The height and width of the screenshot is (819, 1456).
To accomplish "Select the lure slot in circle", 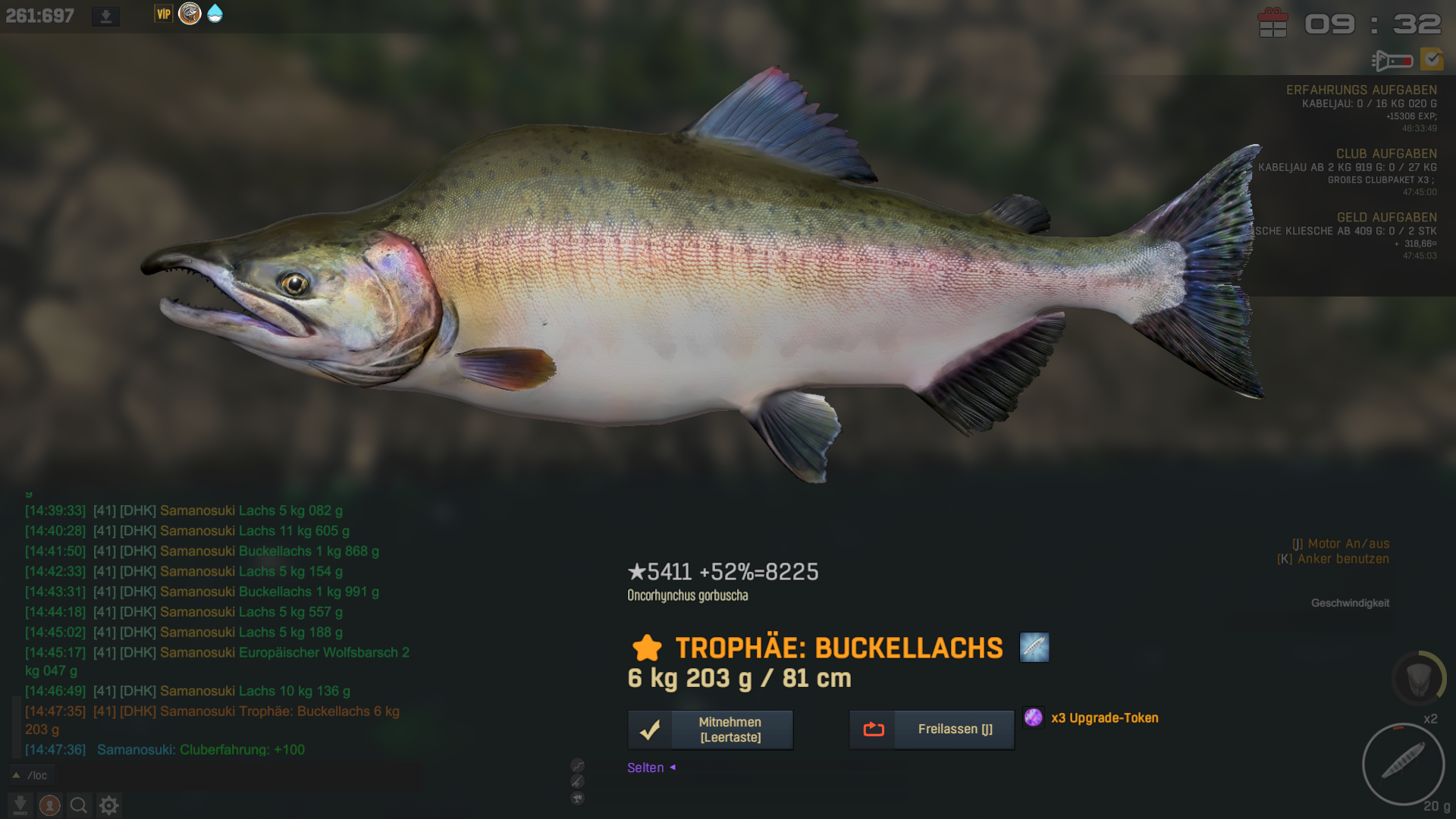I will (1403, 762).
